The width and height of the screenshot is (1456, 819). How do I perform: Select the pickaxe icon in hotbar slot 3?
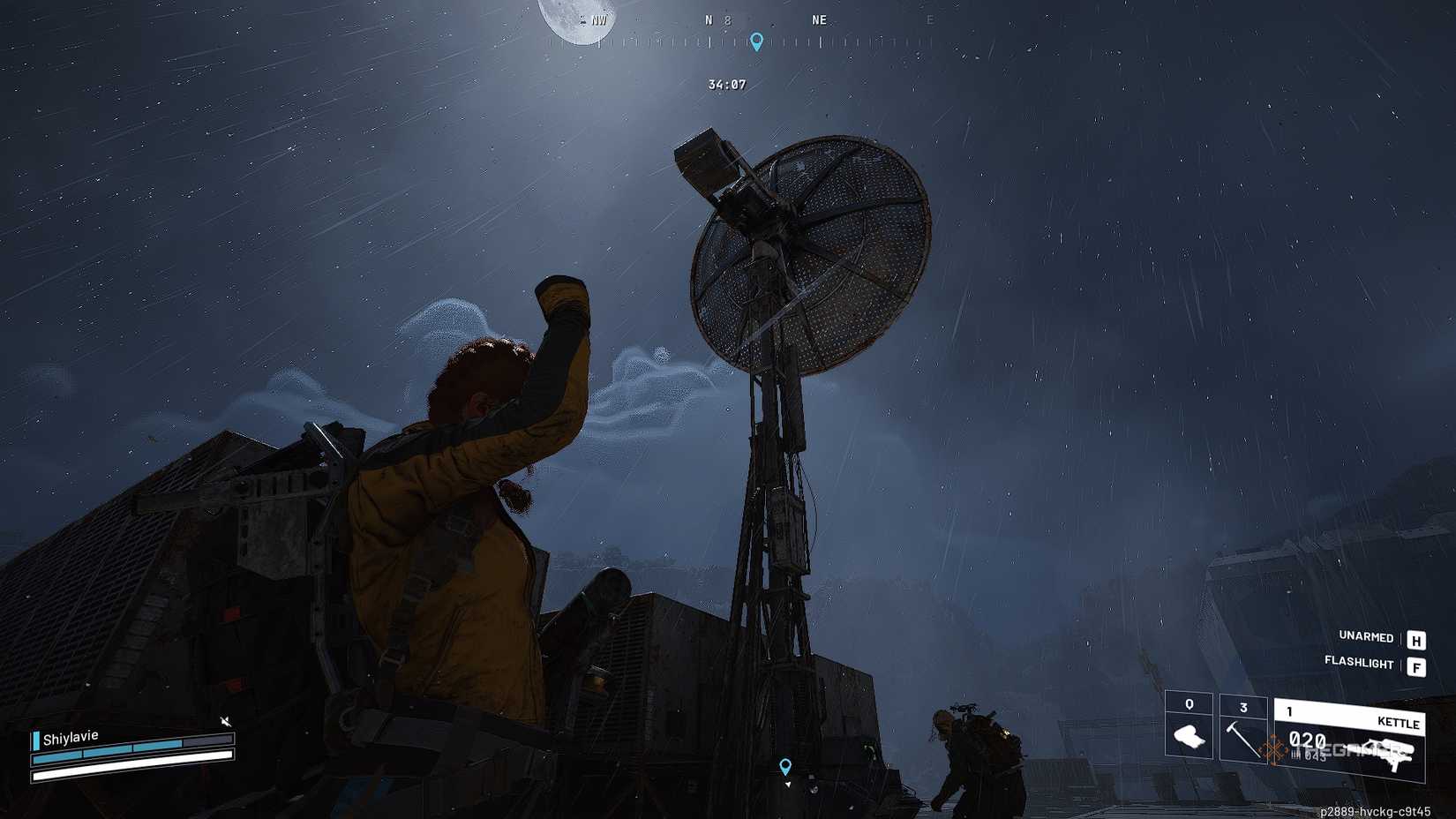1240,740
